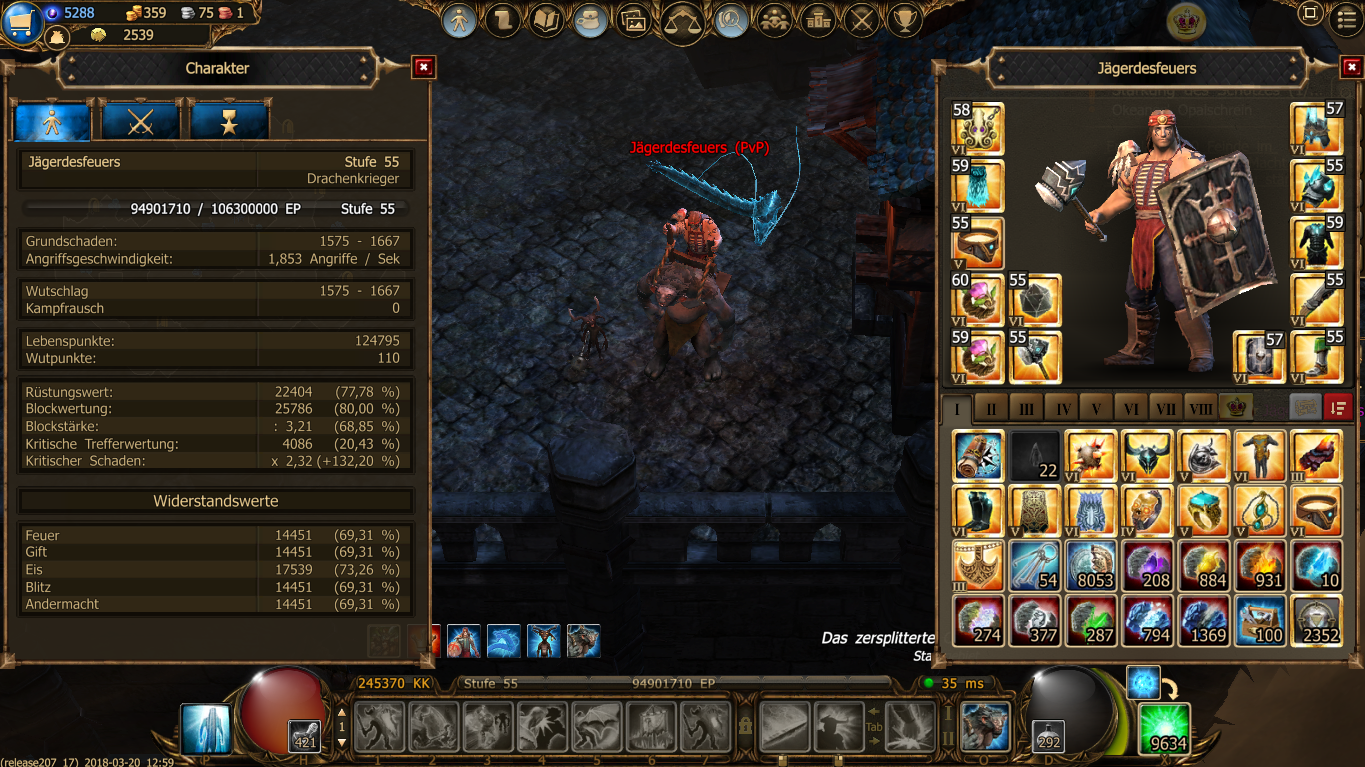Viewport: 1365px width, 767px height.
Task: Activate the green essence slot showing 9634
Action: [1165, 728]
